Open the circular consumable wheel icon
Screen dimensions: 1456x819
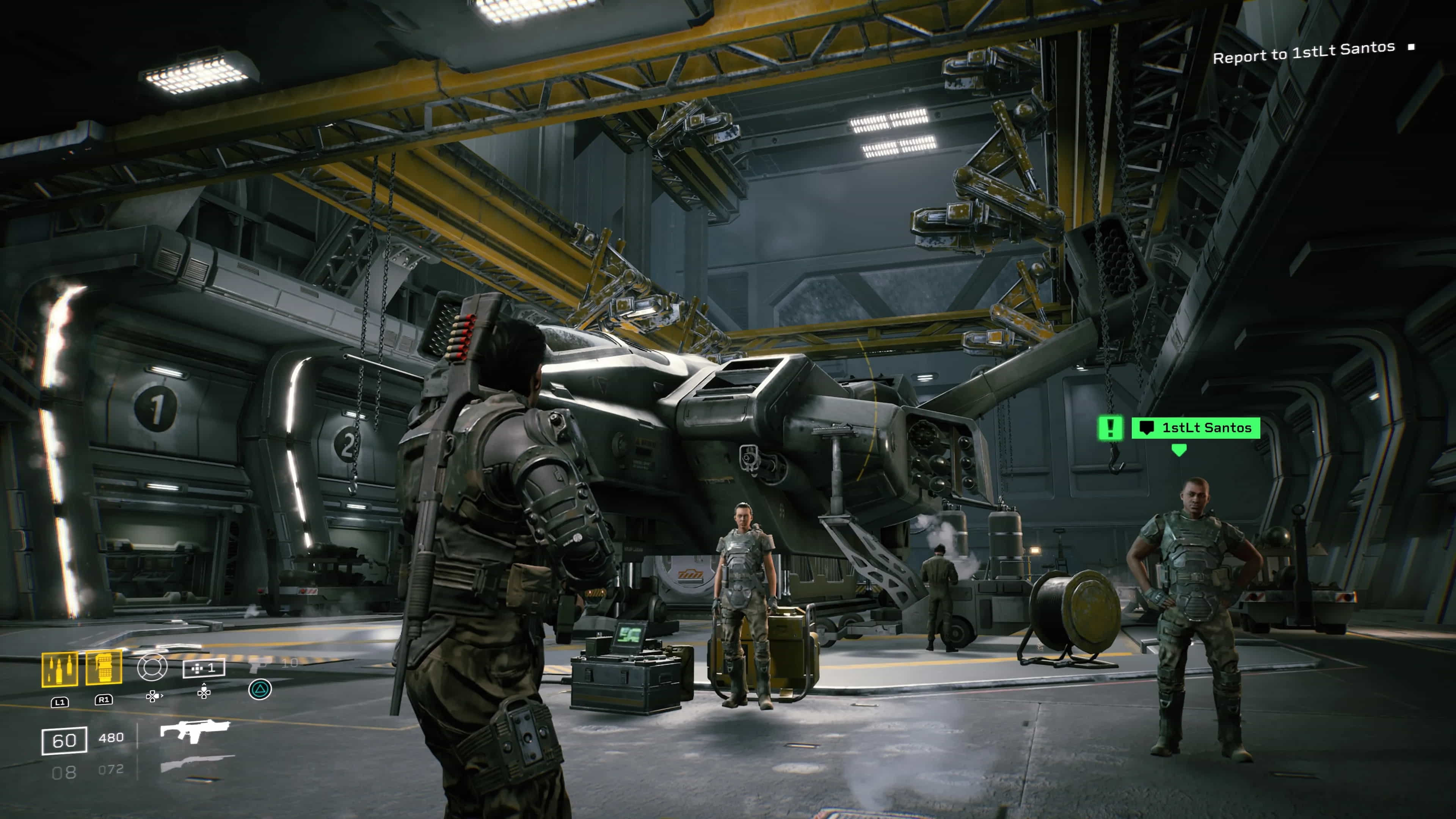(x=152, y=667)
